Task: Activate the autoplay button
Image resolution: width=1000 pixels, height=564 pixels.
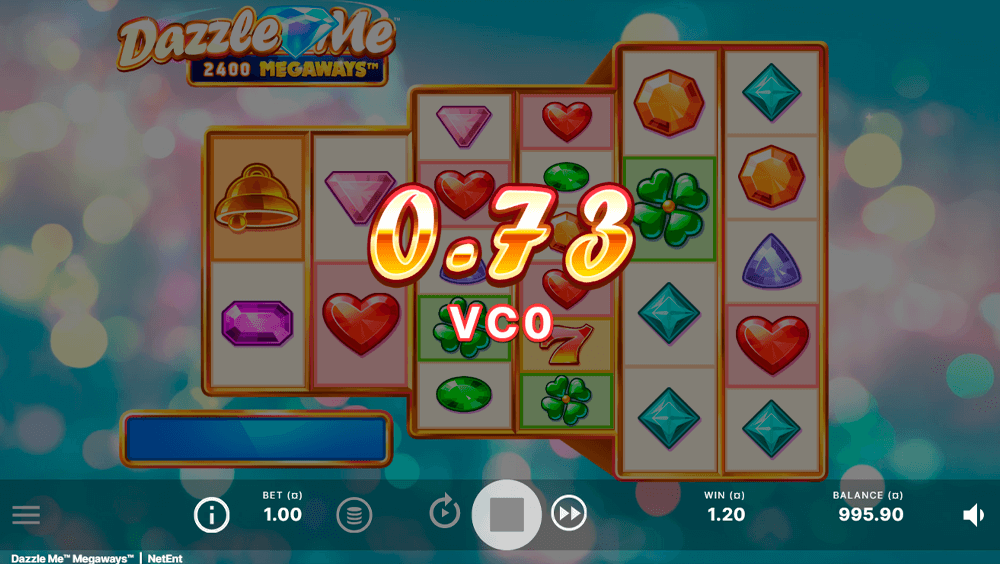Action: click(445, 513)
